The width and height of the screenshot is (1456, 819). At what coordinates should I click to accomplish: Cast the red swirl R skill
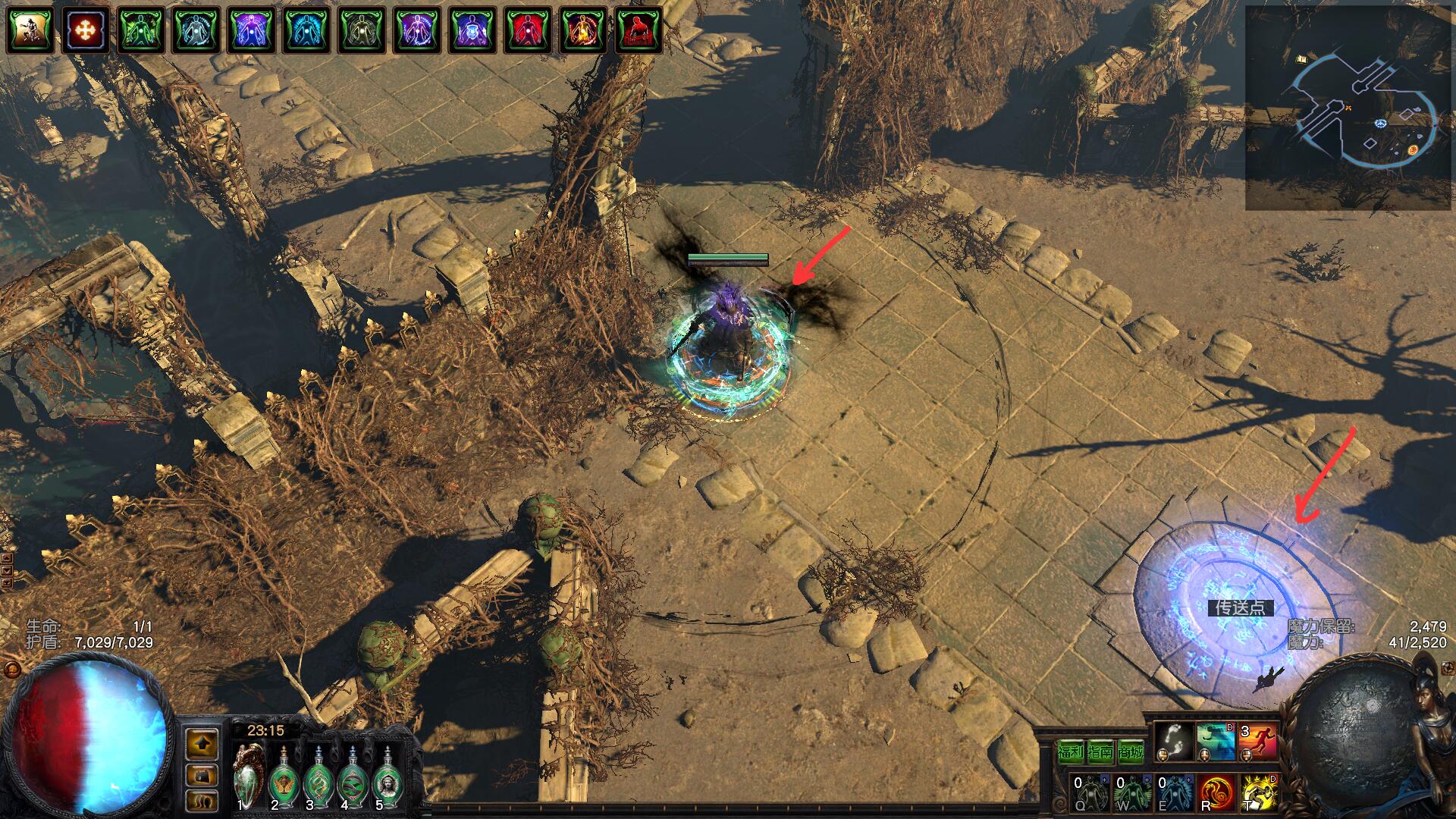[x=1216, y=792]
